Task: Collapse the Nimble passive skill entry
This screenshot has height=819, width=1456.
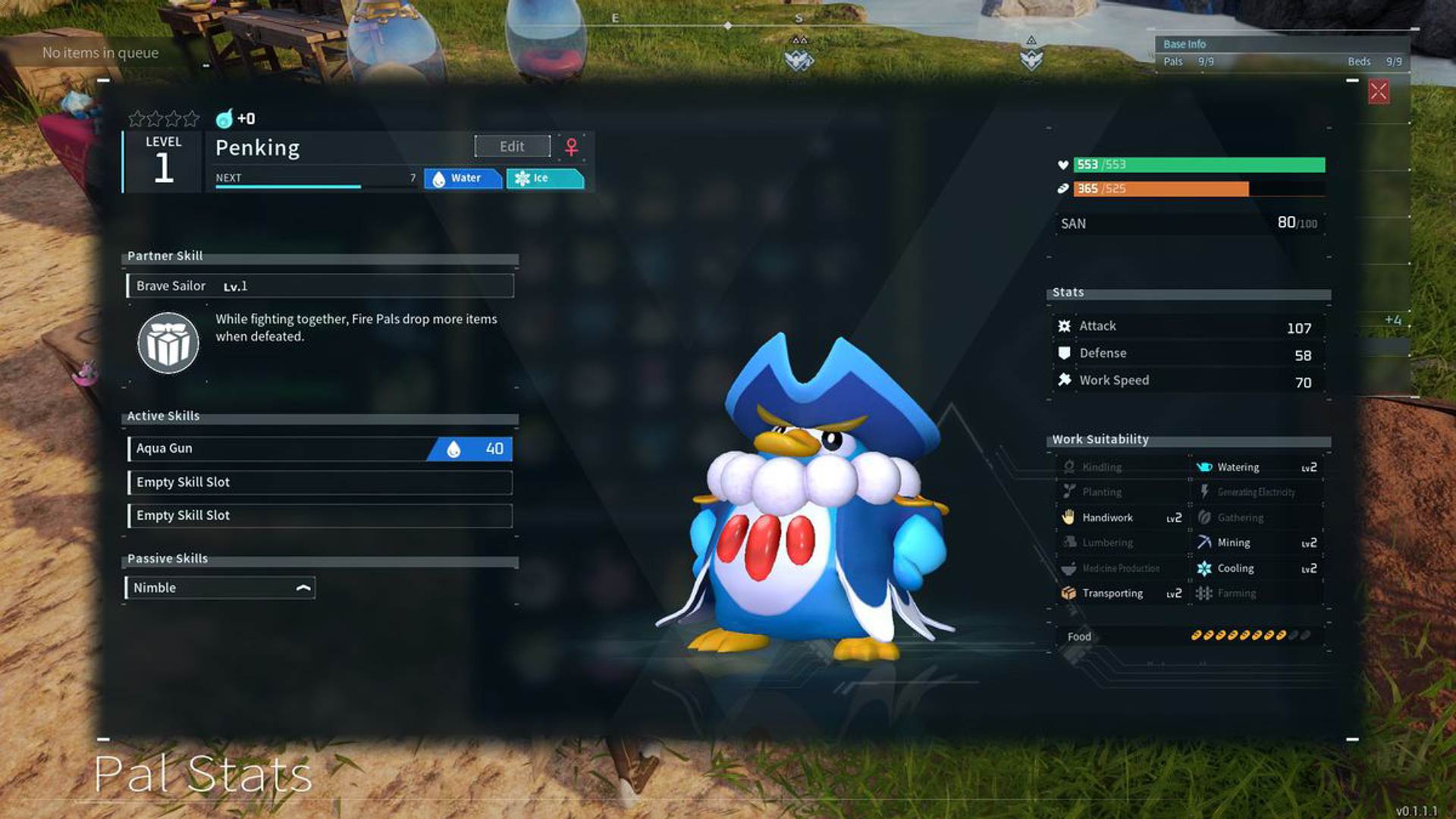Action: point(303,587)
